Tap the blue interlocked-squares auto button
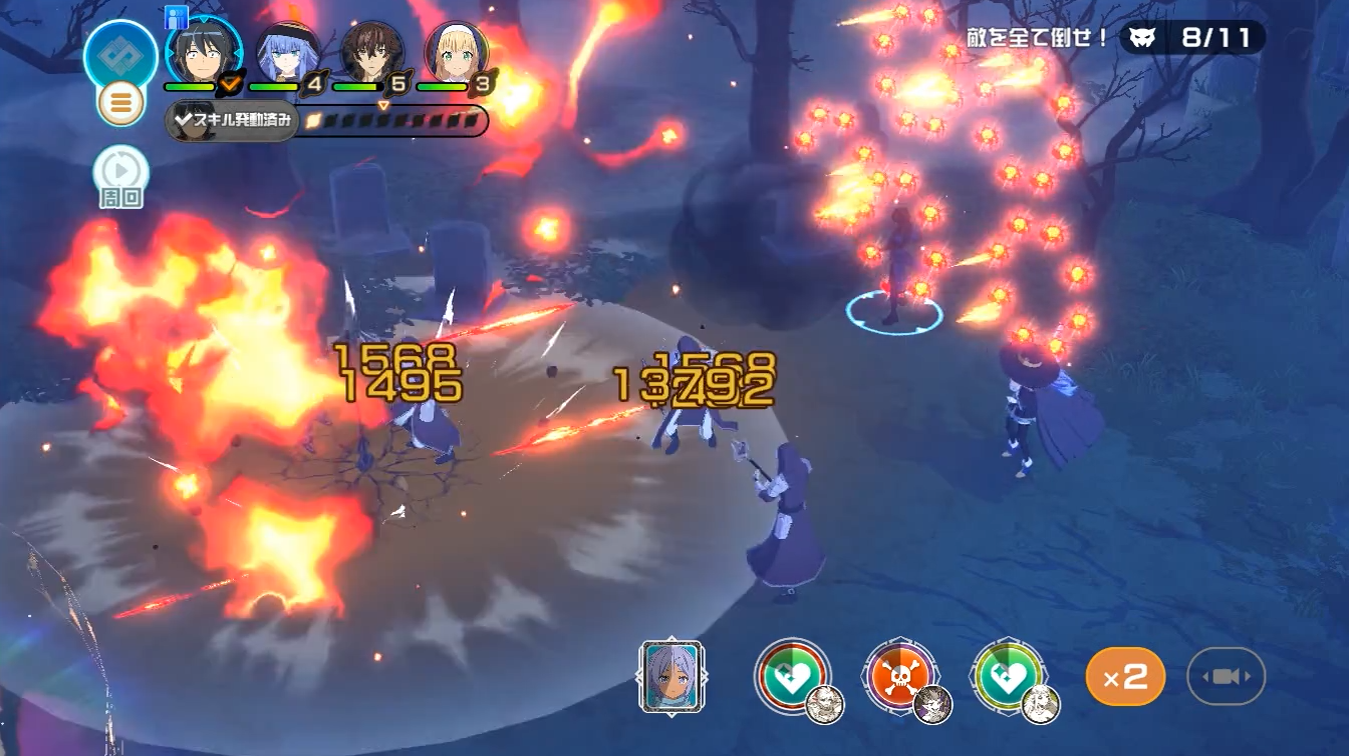The image size is (1349, 756). (120, 52)
